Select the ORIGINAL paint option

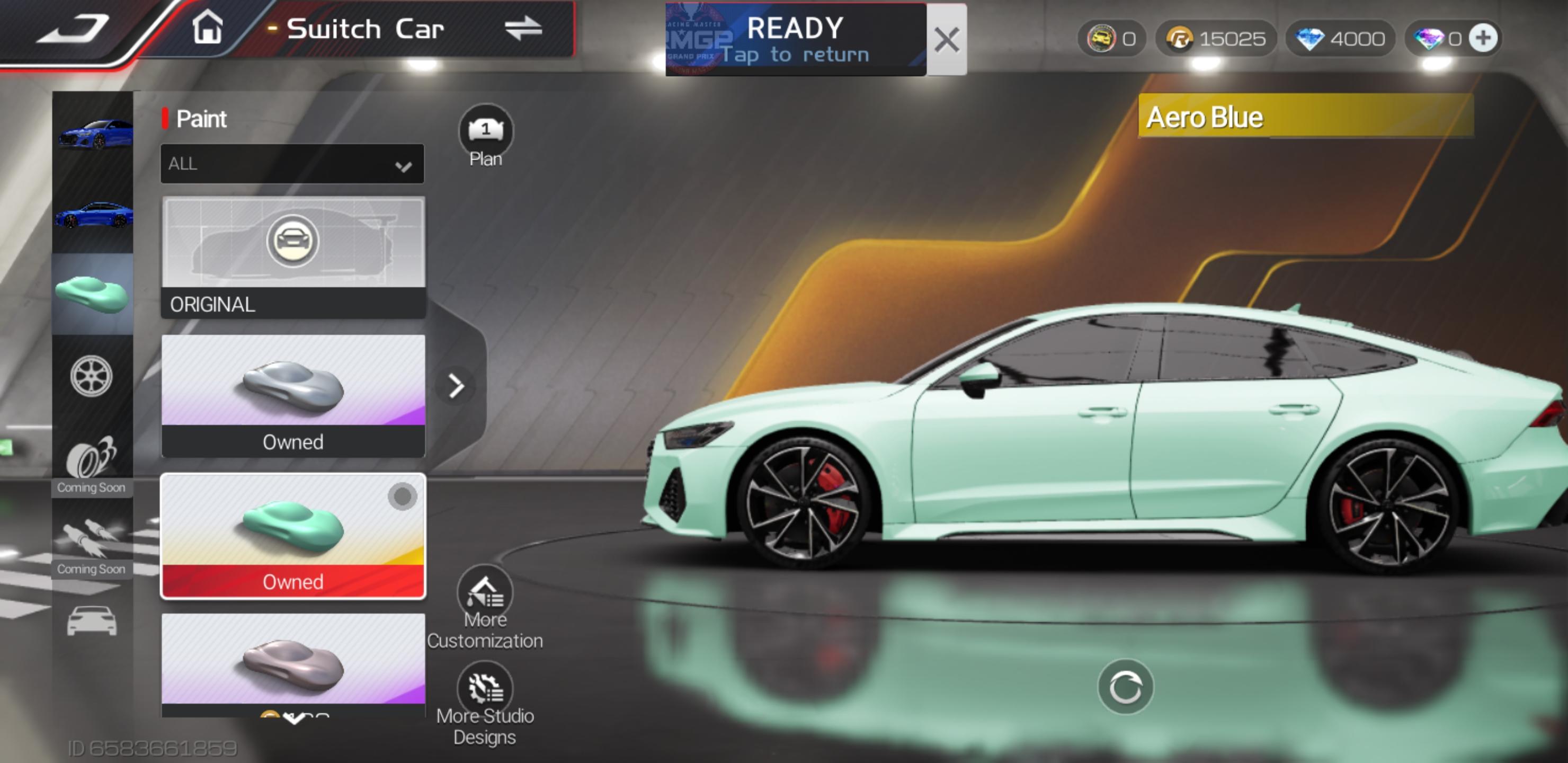(x=293, y=257)
